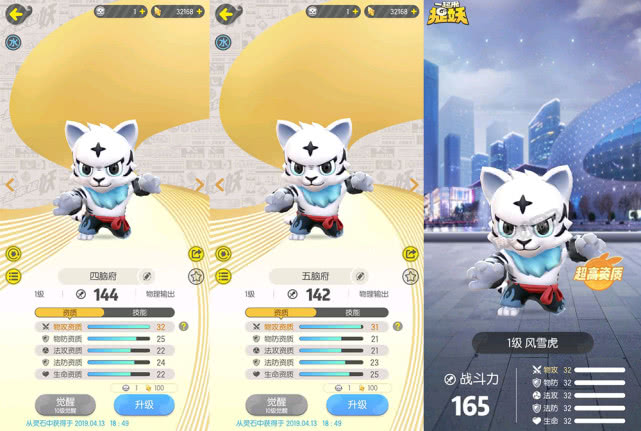Image resolution: width=641 pixels, height=431 pixels.
Task: Level up the 142-power pet with 升级
Action: point(355,404)
